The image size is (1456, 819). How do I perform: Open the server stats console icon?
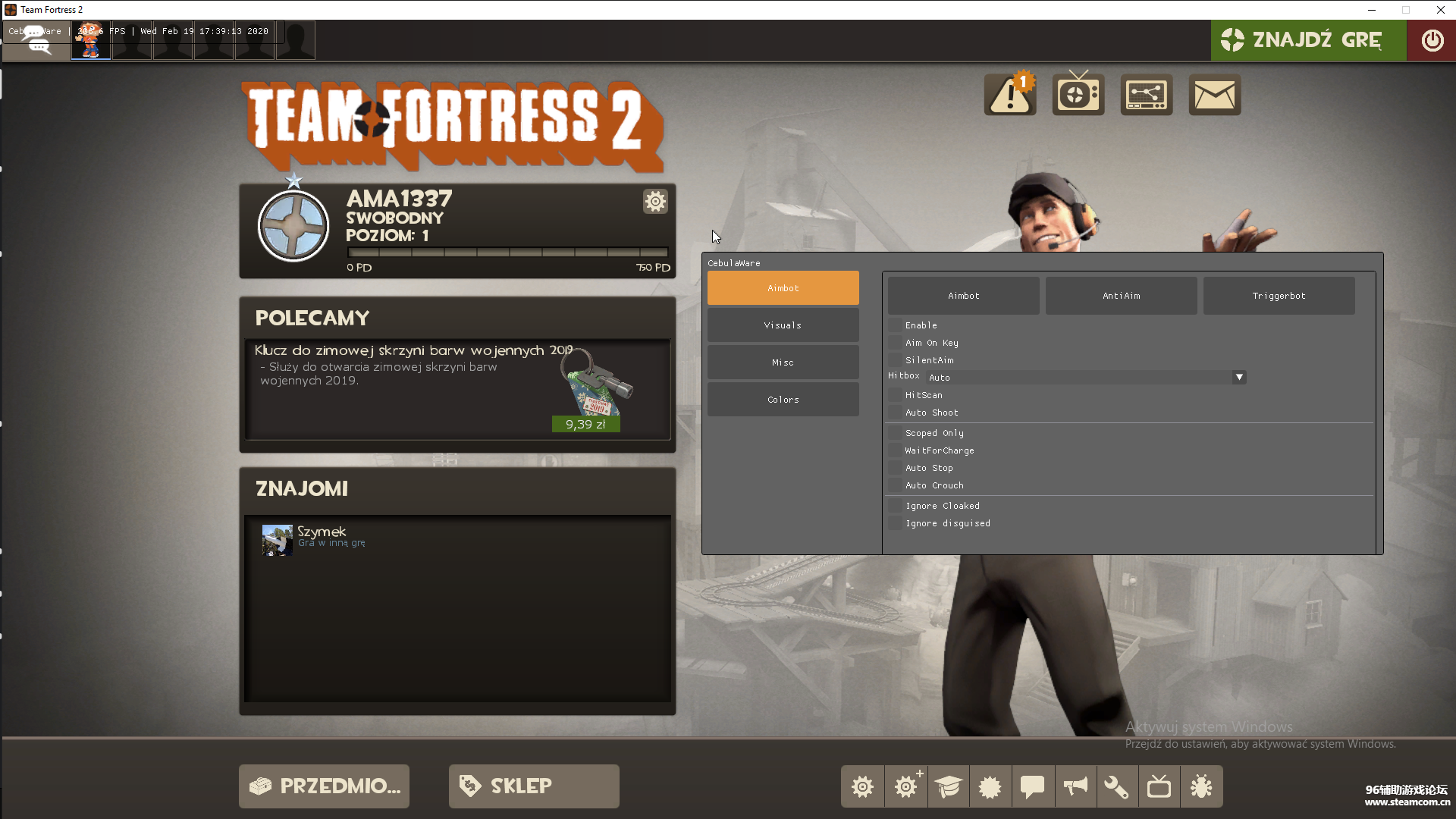(x=1146, y=93)
